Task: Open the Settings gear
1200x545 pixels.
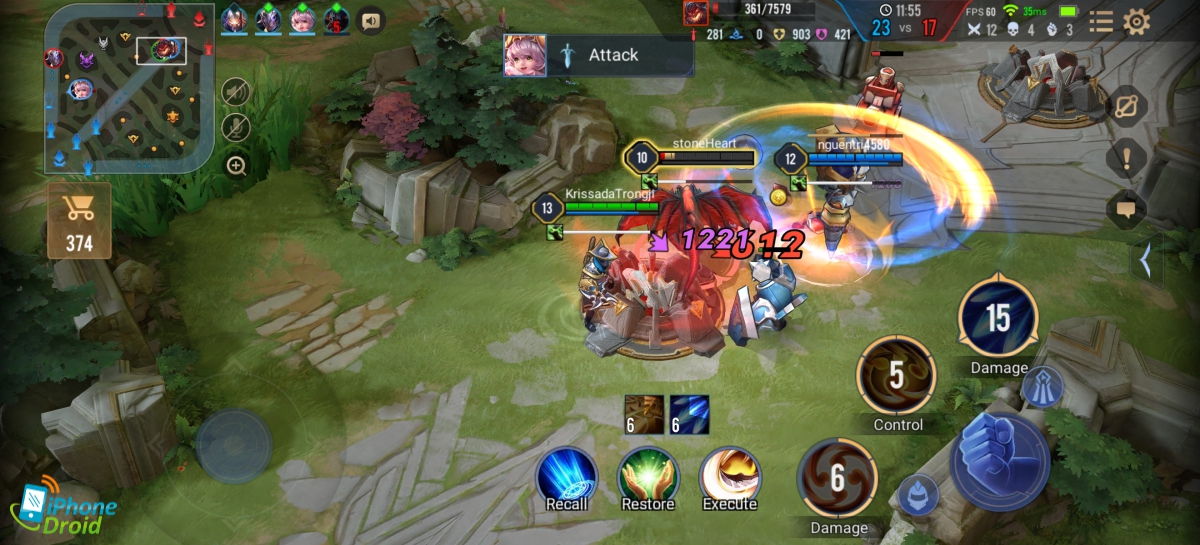Action: [x=1136, y=22]
